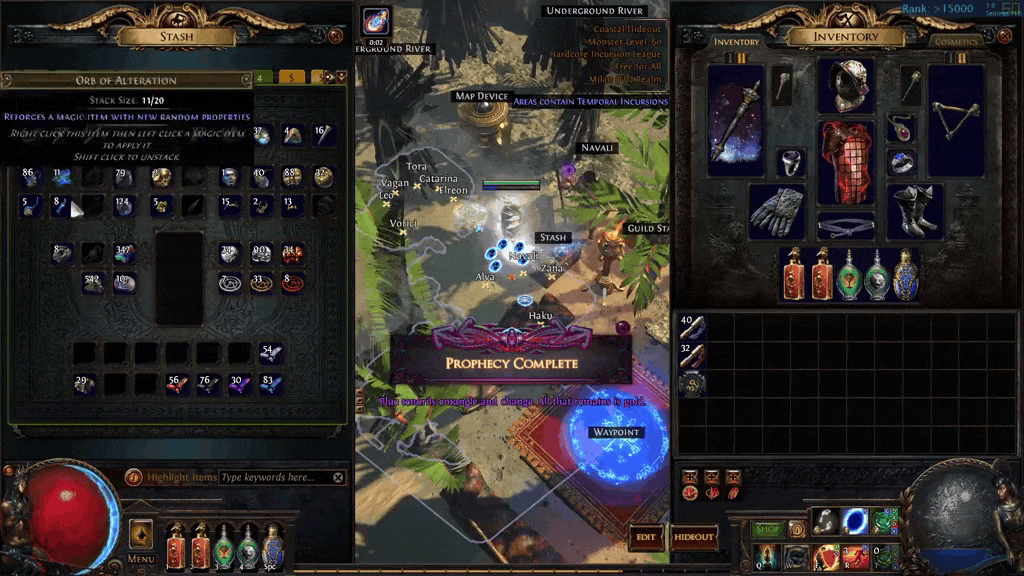Click the Hideout button
The width and height of the screenshot is (1024, 576).
tap(694, 537)
